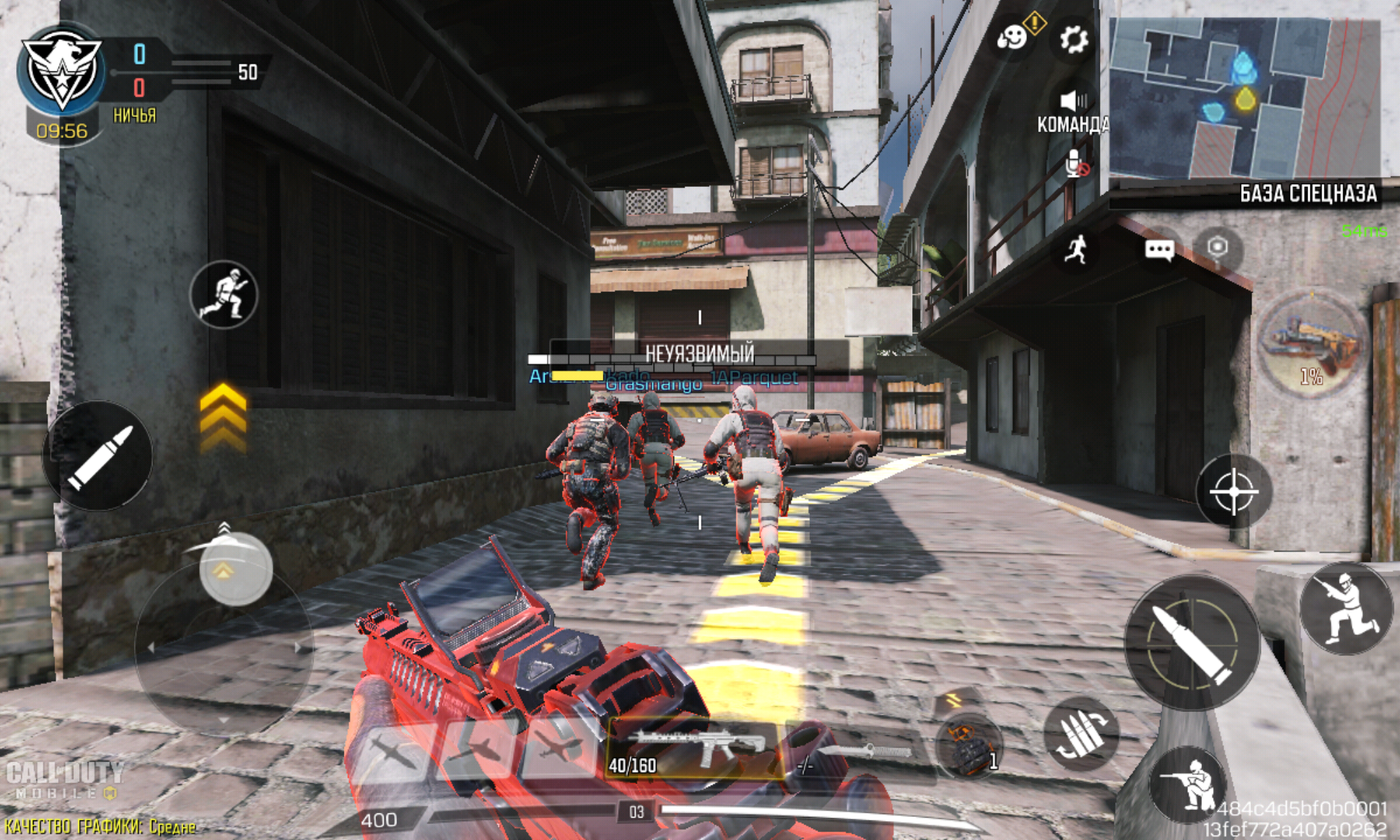Open the emote smiley wheel
1400x840 pixels.
tap(1011, 37)
